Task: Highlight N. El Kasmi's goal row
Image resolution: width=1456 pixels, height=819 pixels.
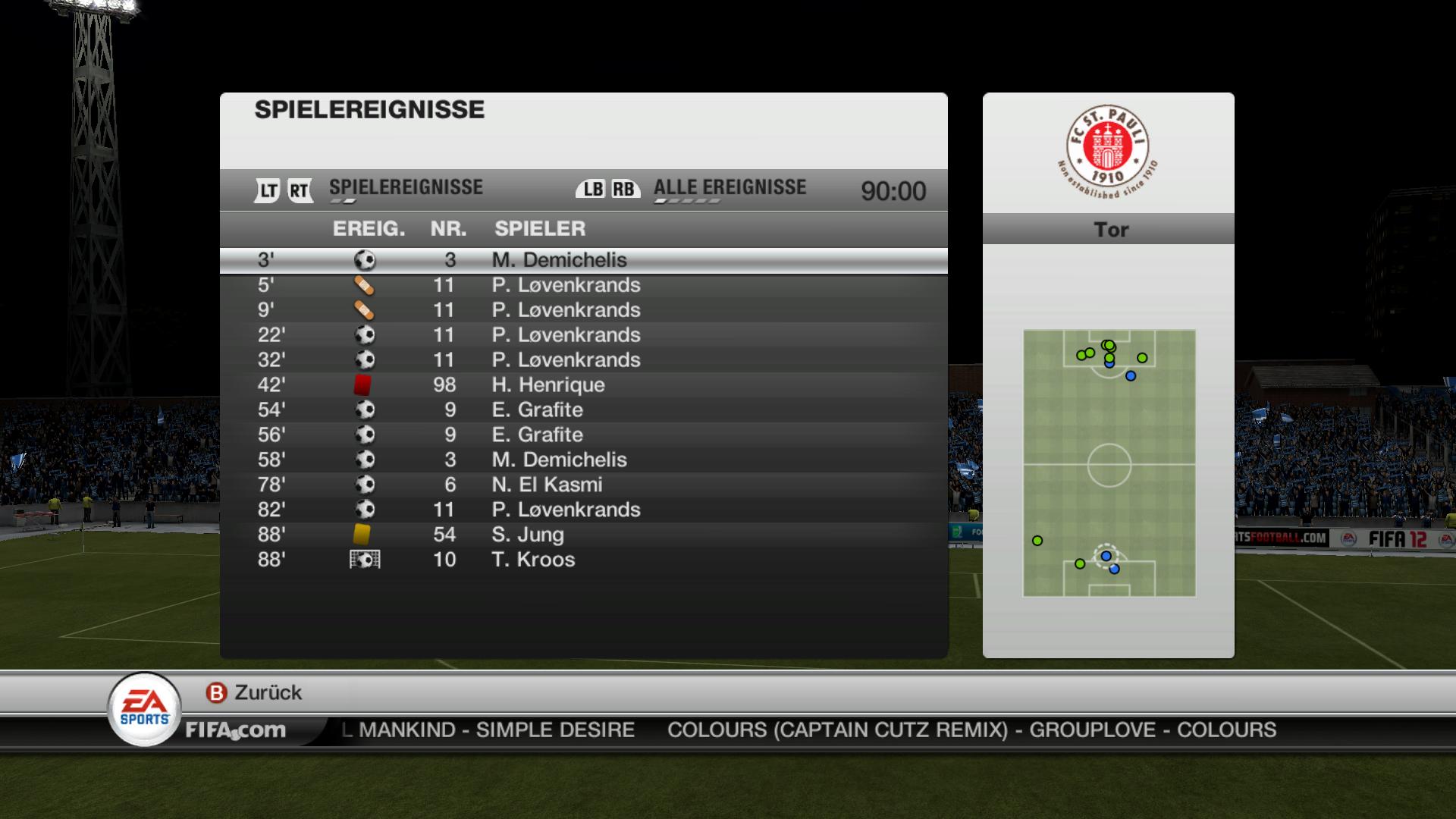Action: [x=582, y=485]
